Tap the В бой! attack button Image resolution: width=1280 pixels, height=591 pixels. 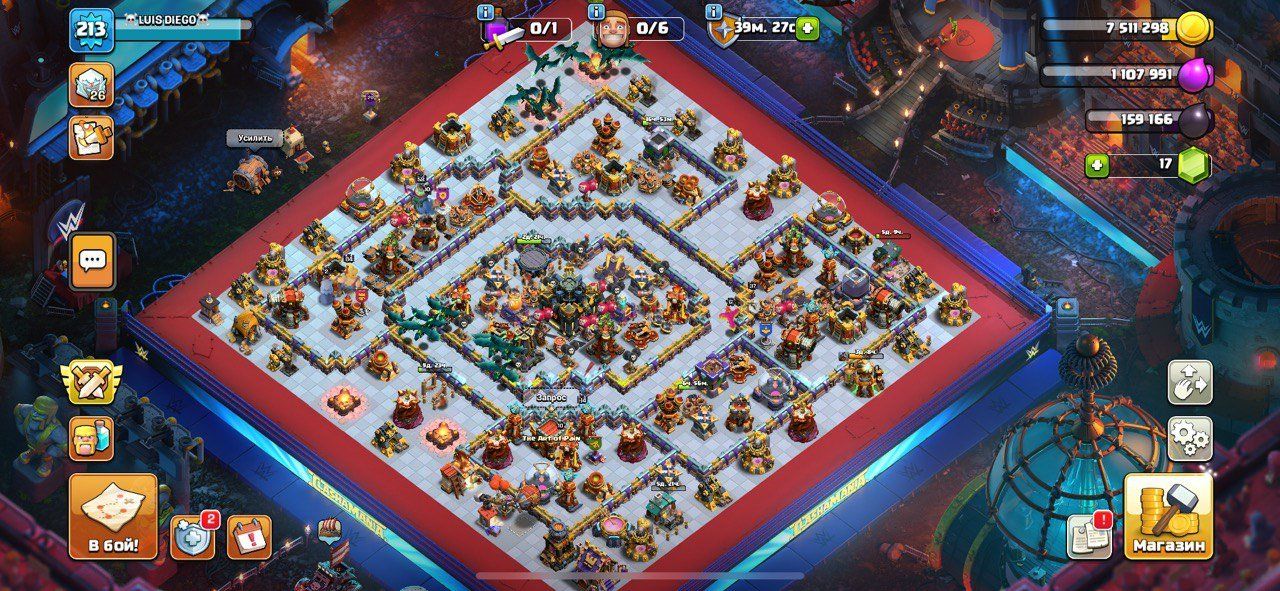(113, 517)
